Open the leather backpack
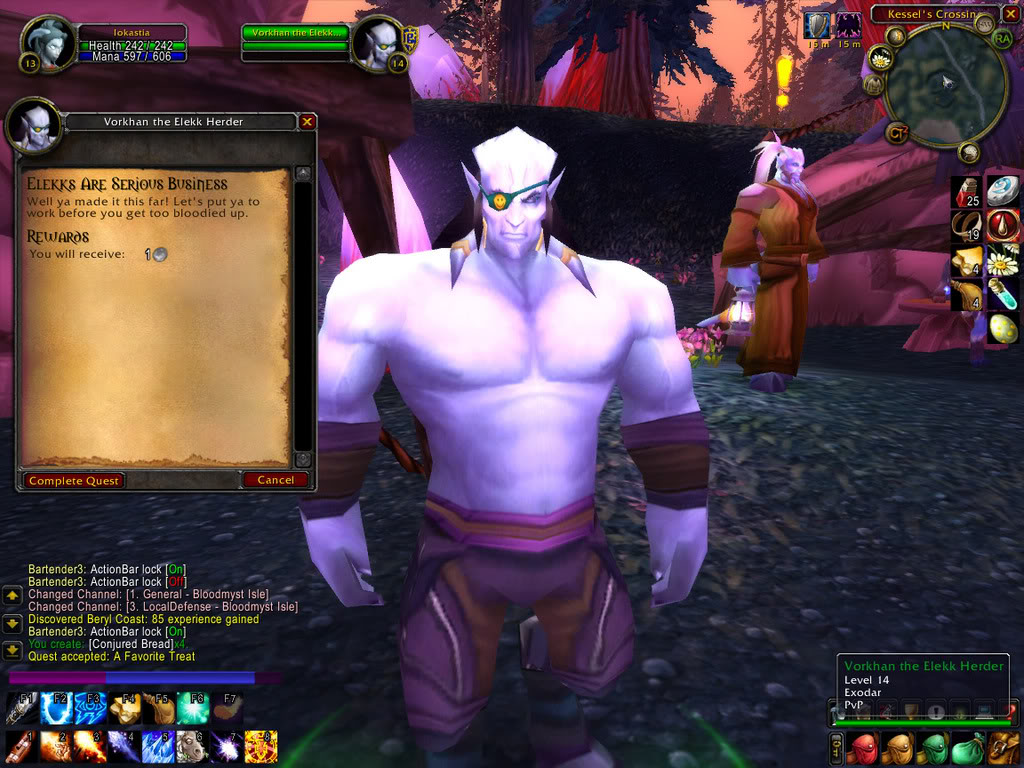Screen dimensions: 1024x768 coord(1003,747)
